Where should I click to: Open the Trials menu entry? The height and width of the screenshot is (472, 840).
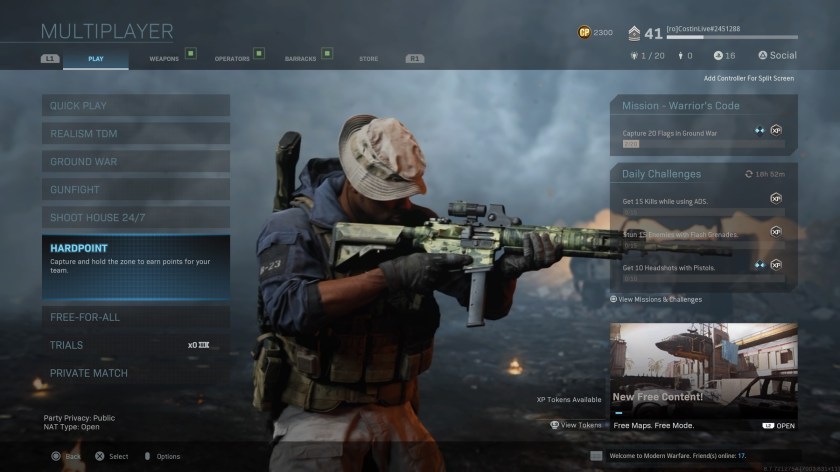[135, 345]
